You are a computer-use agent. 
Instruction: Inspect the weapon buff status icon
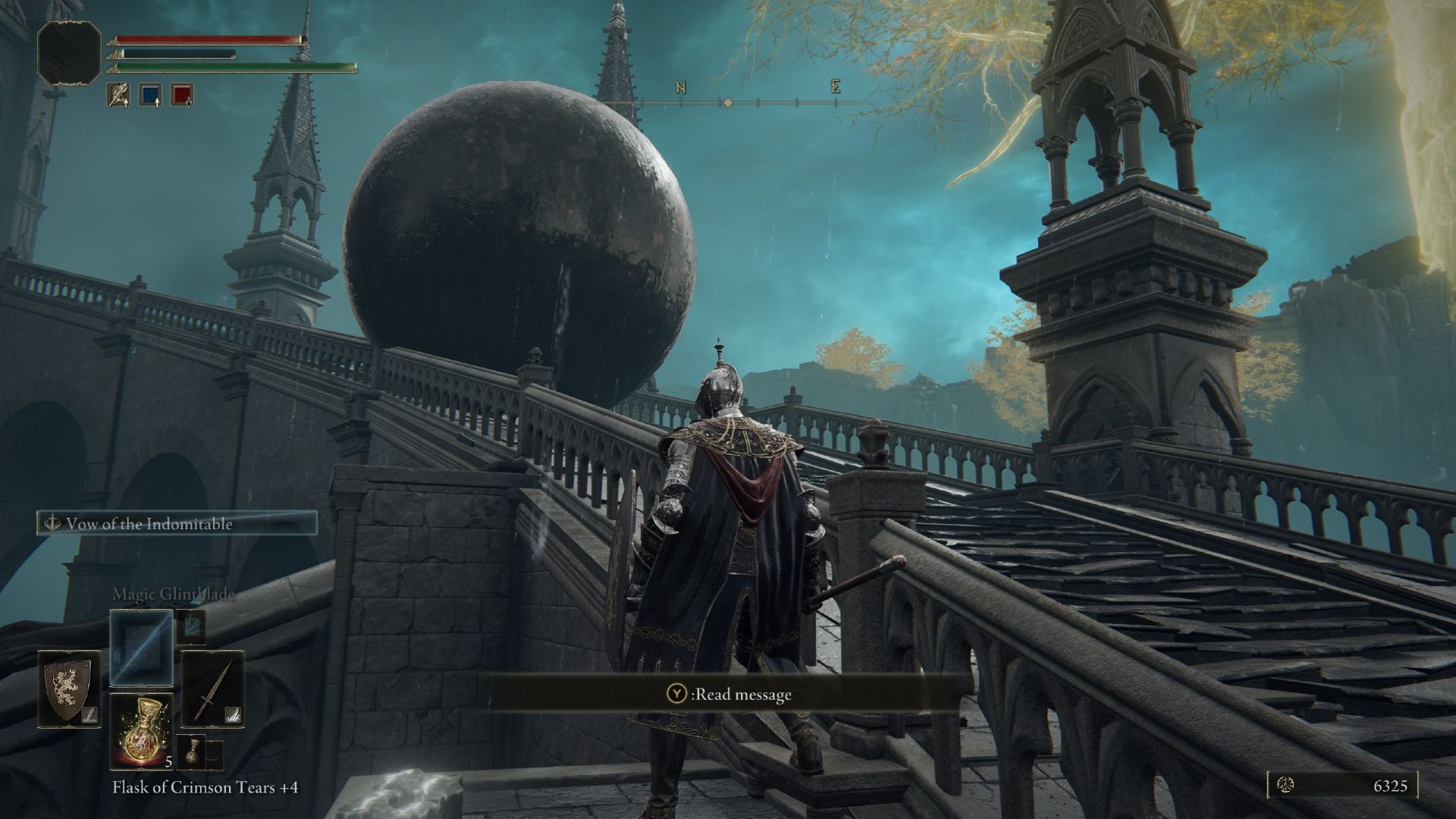(x=118, y=95)
